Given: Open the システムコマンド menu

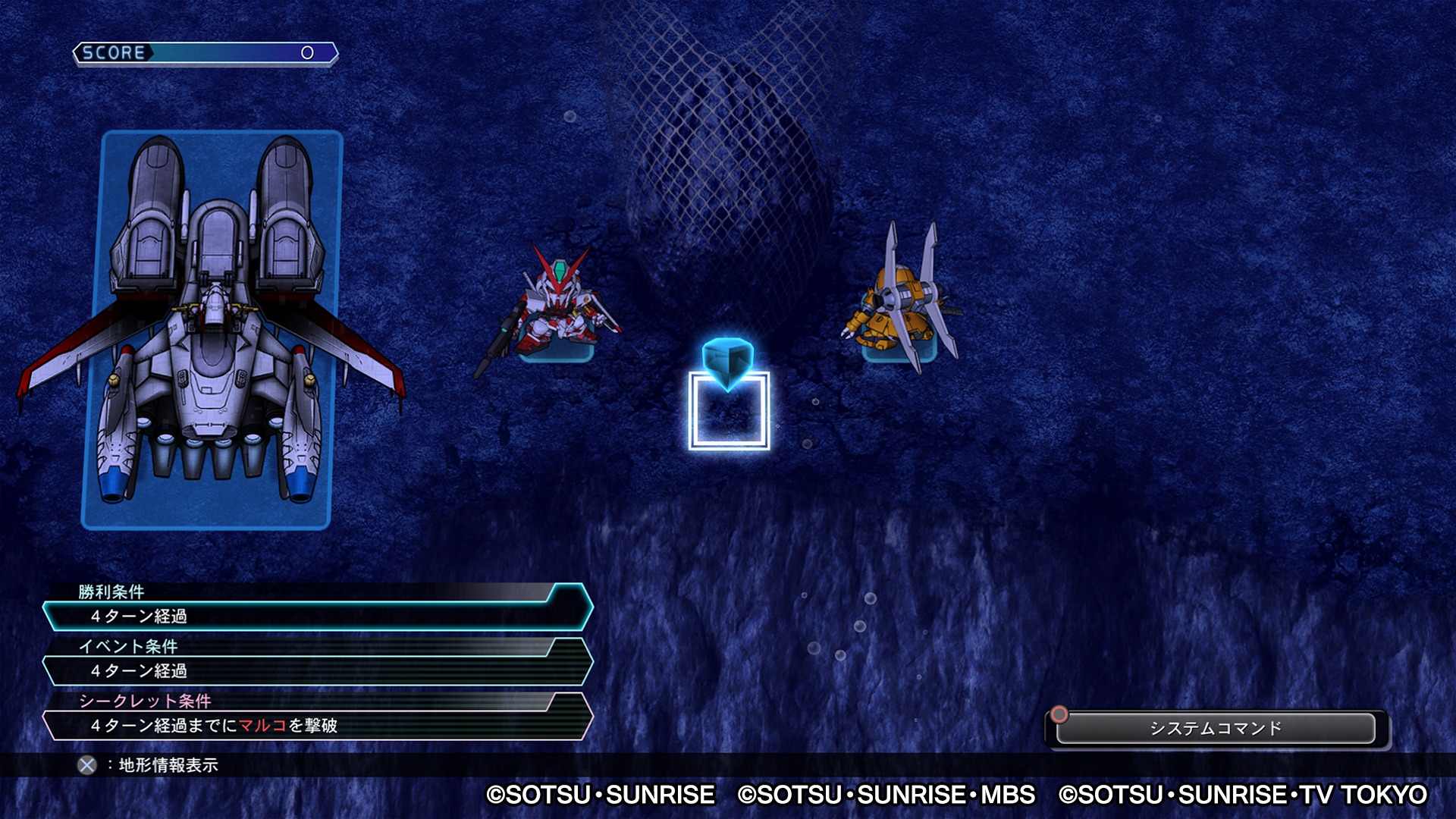Looking at the screenshot, I should [x=1215, y=728].
